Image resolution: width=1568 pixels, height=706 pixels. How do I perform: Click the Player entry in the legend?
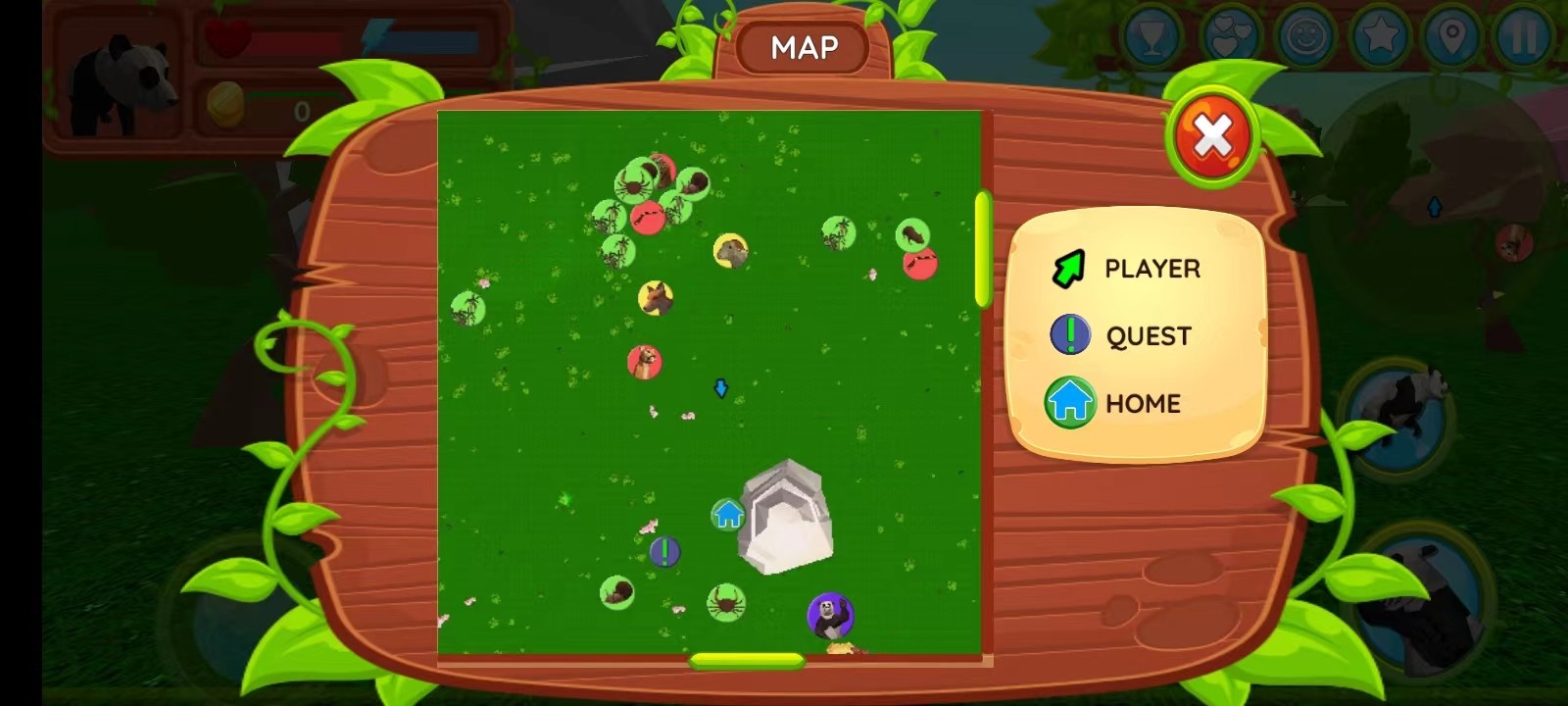1126,268
